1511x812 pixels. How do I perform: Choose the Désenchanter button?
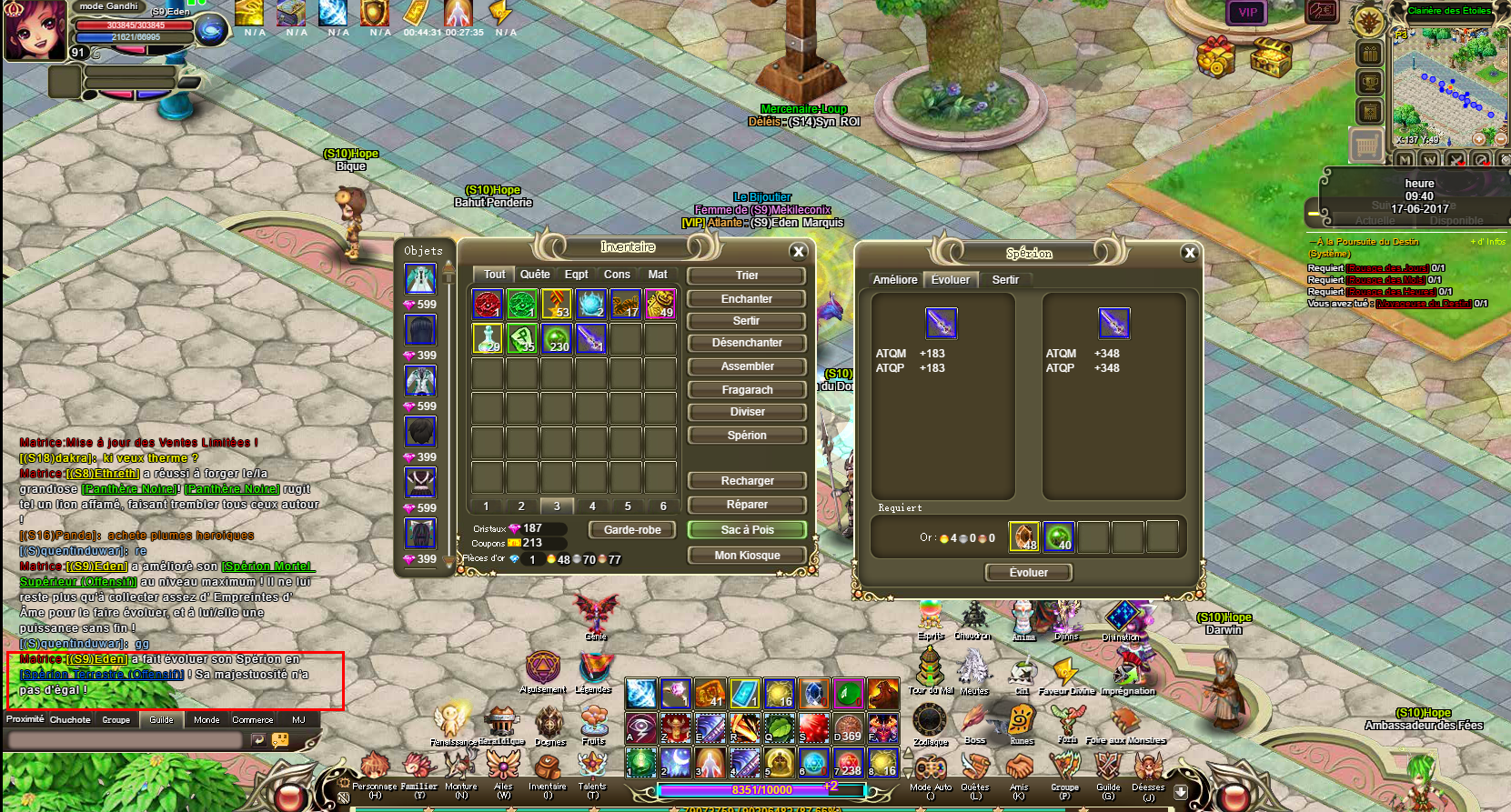click(747, 343)
